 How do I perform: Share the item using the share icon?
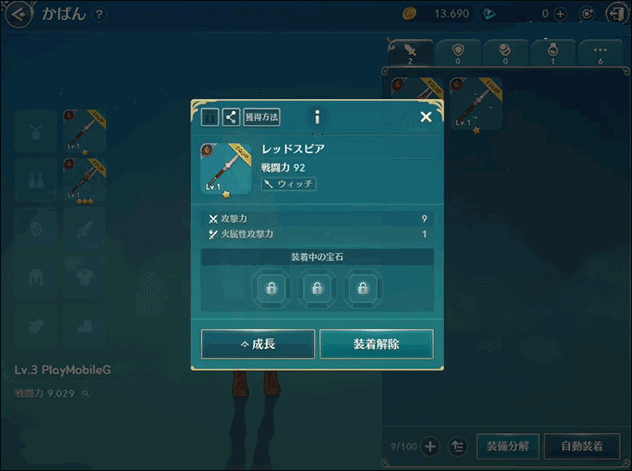coord(231,117)
